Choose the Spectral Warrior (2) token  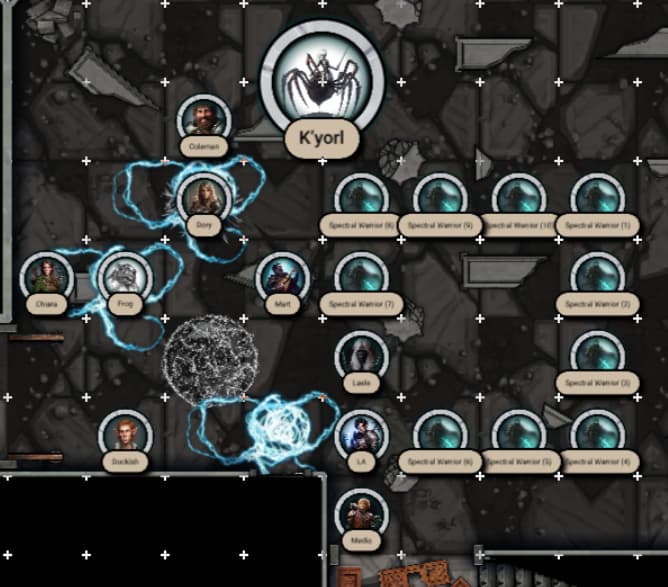(597, 275)
